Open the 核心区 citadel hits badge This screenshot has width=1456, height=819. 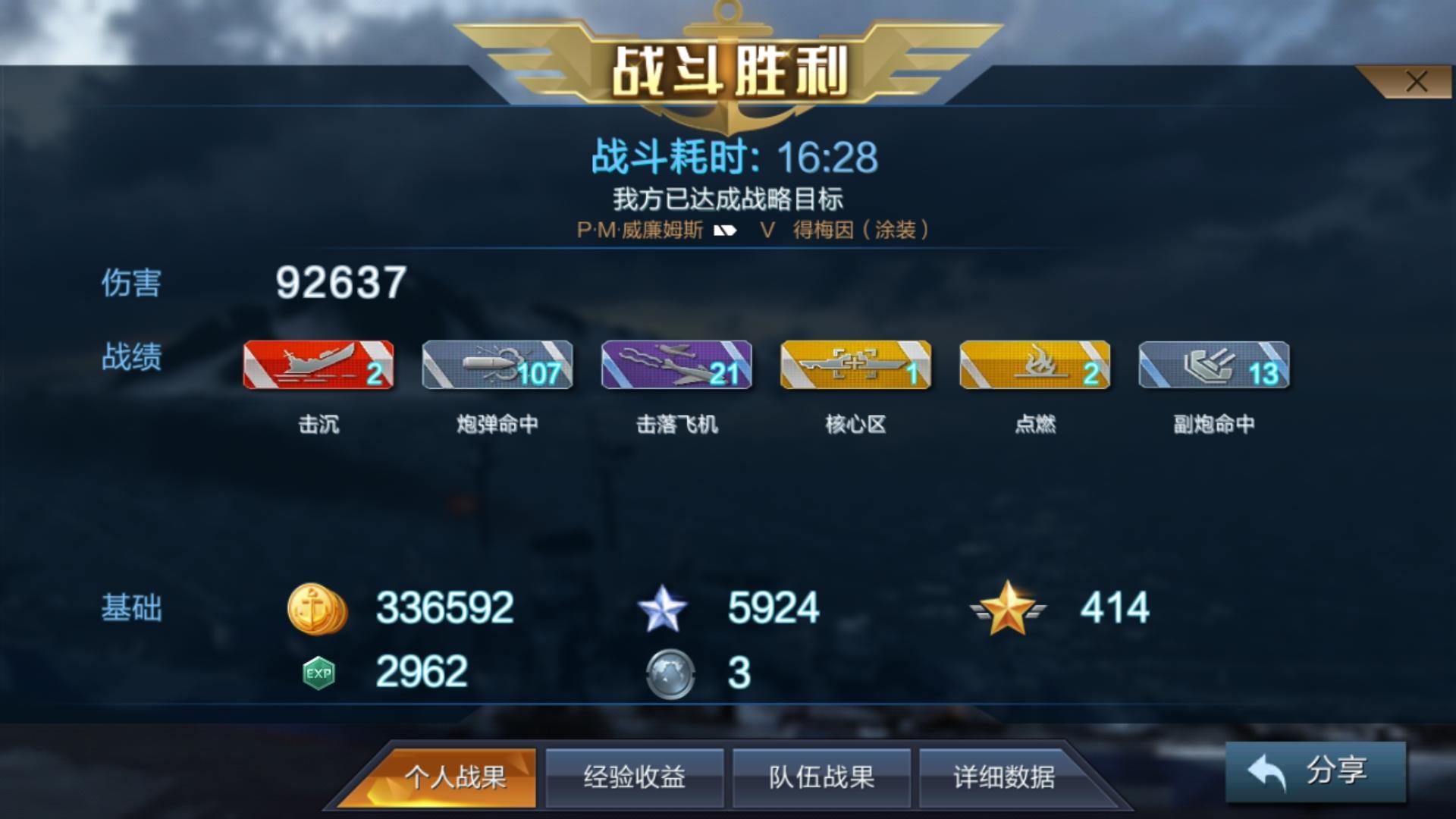[855, 366]
